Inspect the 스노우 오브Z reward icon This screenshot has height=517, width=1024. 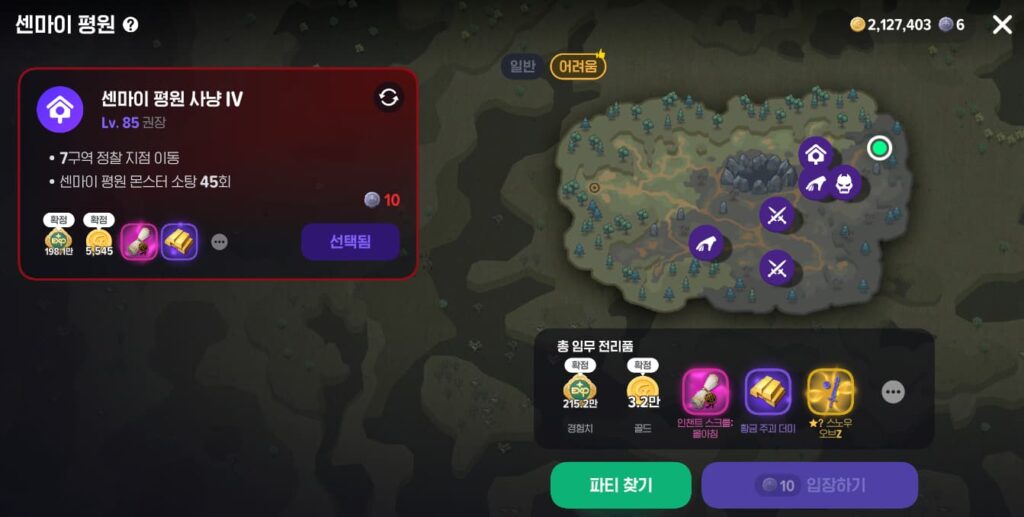[829, 392]
